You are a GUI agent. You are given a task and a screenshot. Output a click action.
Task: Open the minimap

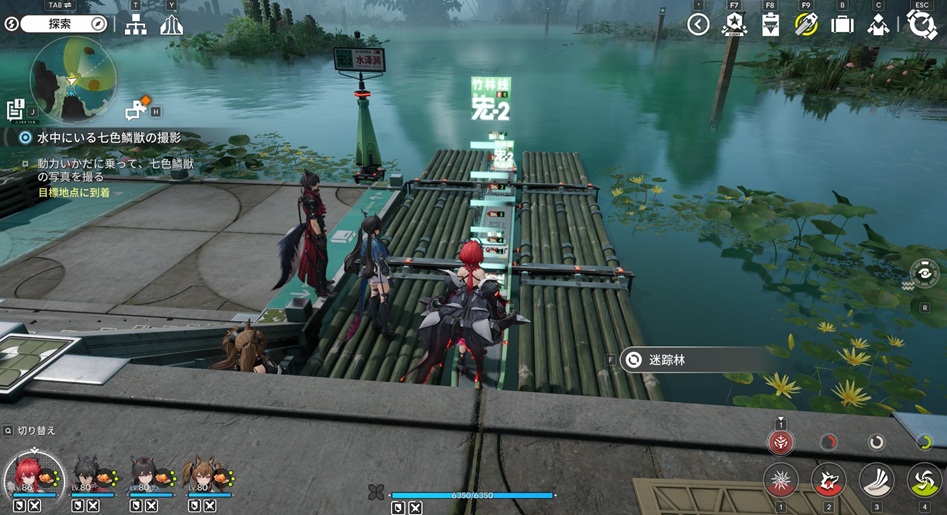click(x=73, y=79)
